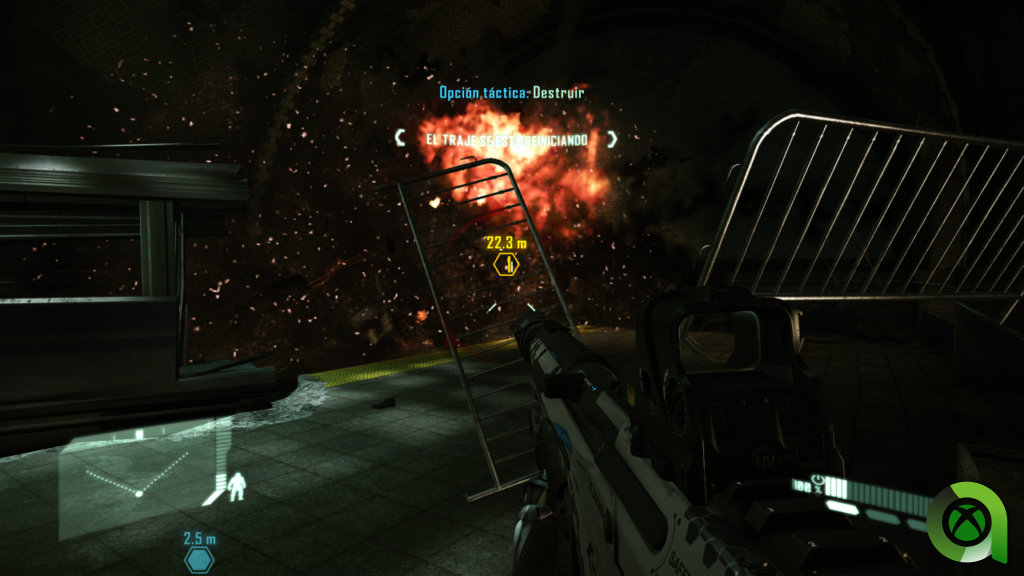Click the right arrow beside the suit reboot message
The image size is (1024, 576).
point(612,139)
